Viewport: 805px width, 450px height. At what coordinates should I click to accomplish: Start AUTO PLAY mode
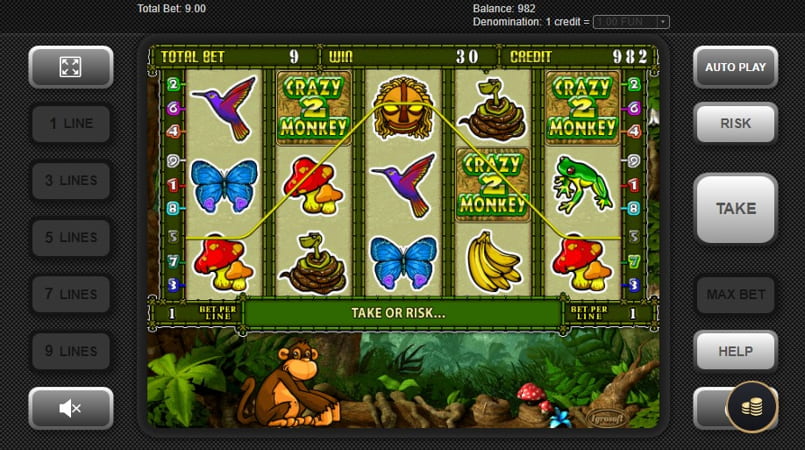coord(735,67)
